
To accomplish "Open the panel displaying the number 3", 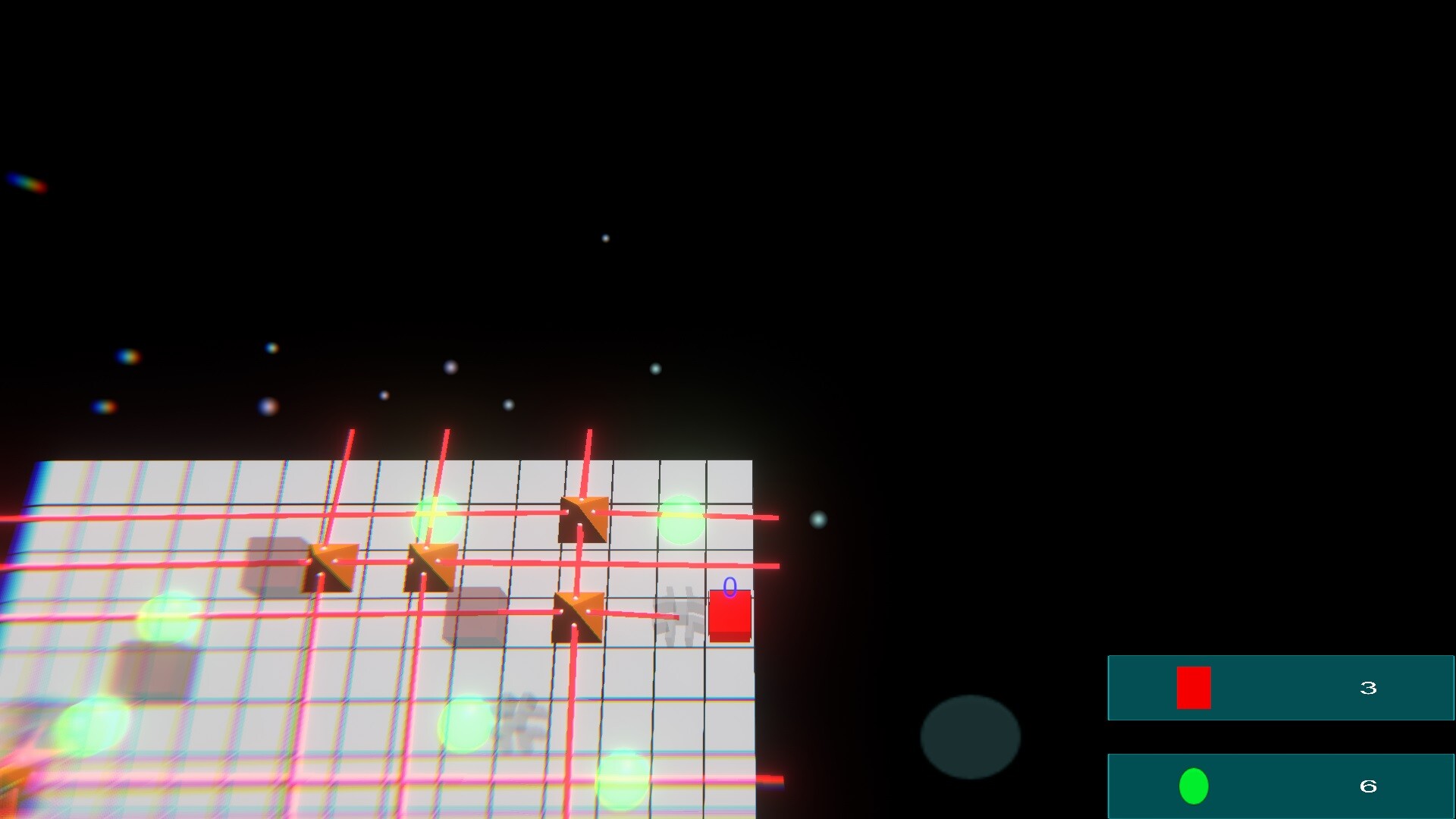I will pyautogui.click(x=1368, y=688).
